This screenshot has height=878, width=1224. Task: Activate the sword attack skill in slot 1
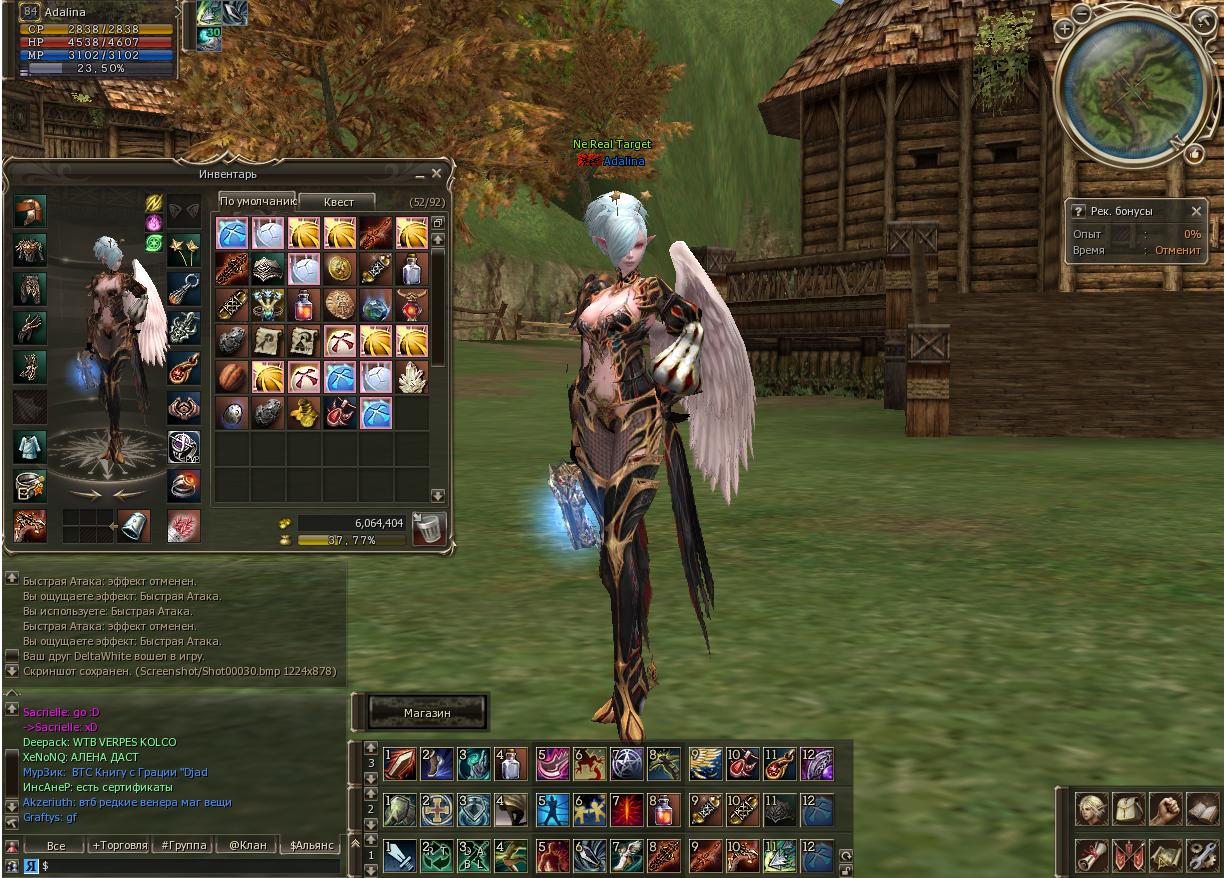[400, 856]
